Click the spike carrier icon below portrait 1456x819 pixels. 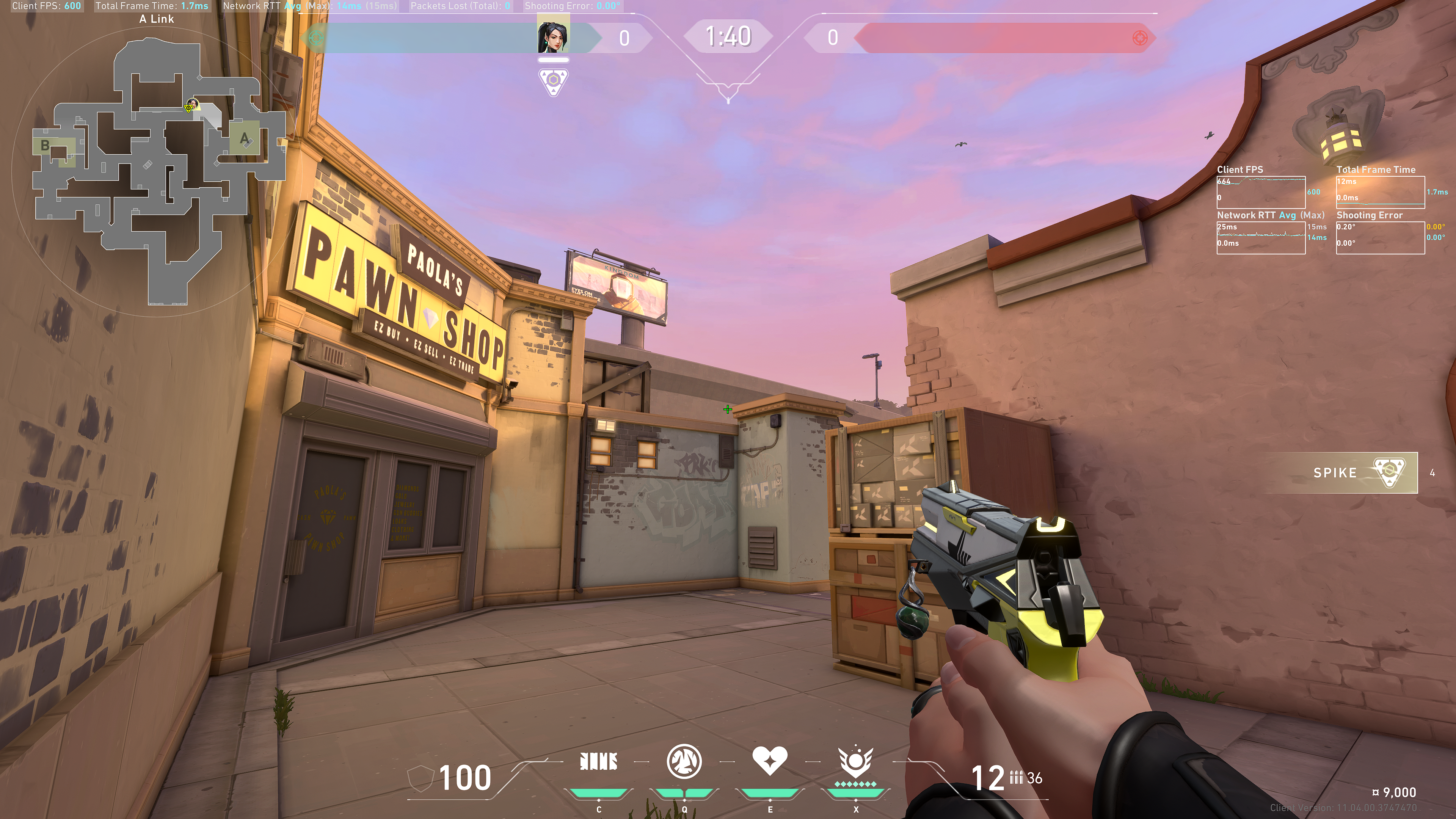coord(553,82)
